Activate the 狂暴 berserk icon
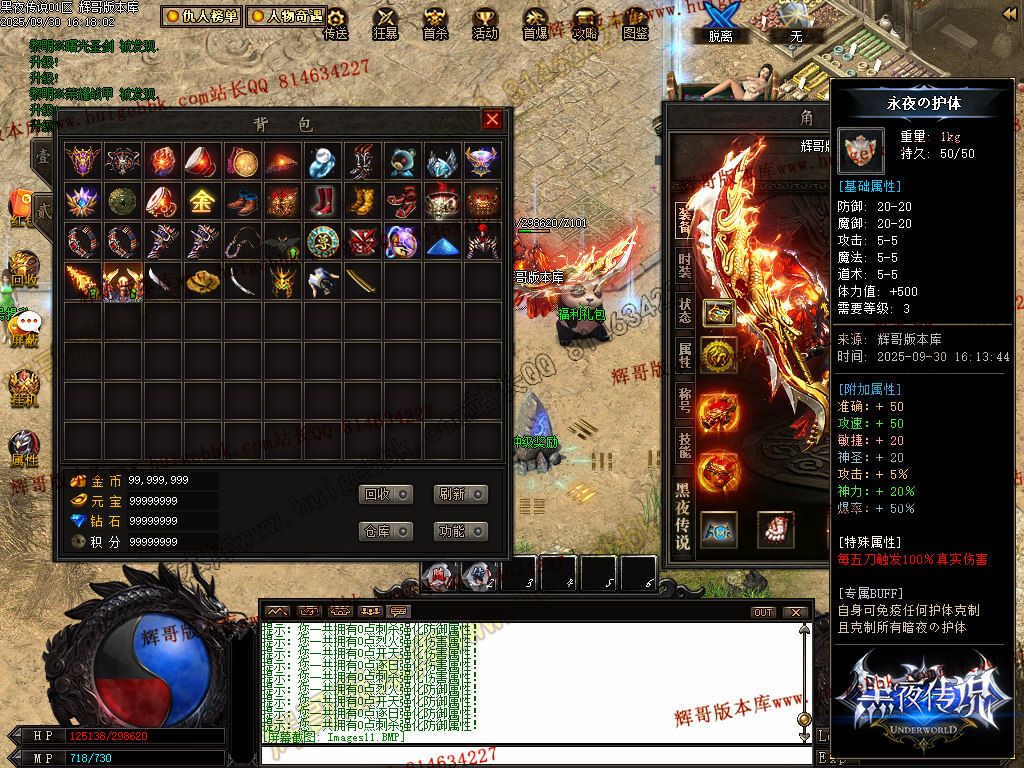This screenshot has height=768, width=1024. 385,22
